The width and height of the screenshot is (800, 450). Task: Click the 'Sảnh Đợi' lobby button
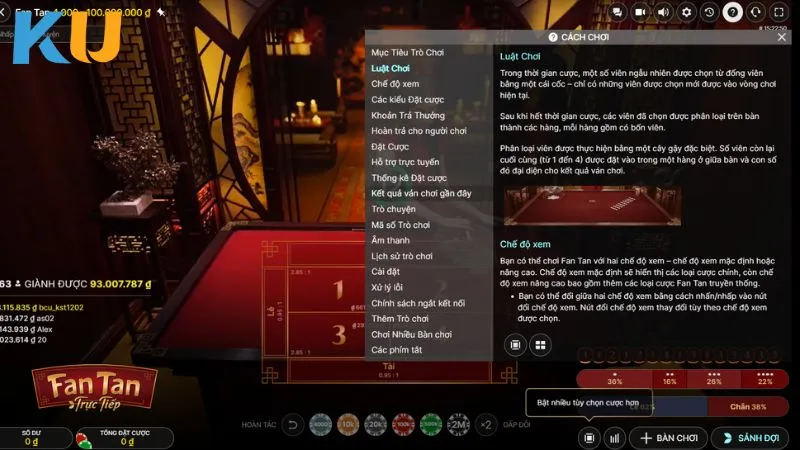[750, 438]
